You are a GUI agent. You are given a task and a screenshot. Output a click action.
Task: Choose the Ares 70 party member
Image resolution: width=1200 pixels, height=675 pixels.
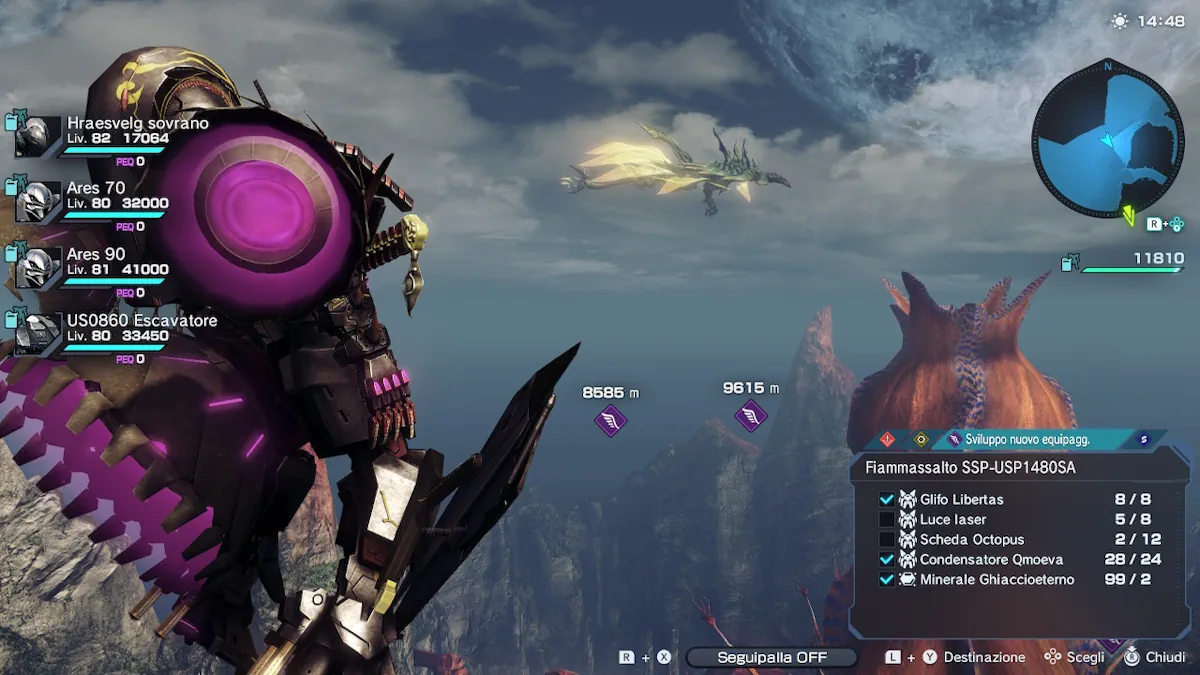[x=96, y=188]
